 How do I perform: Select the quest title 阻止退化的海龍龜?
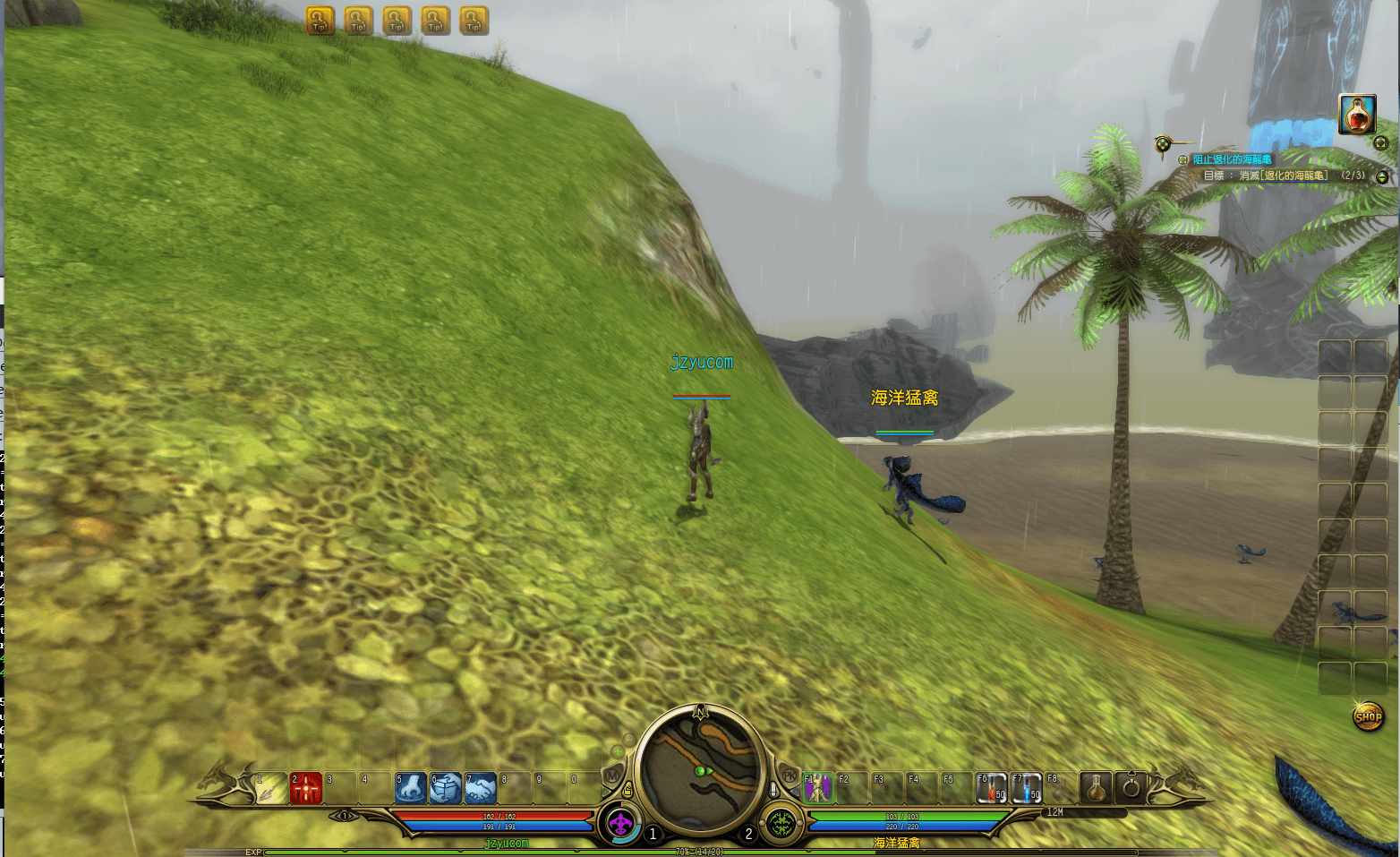(x=1232, y=159)
